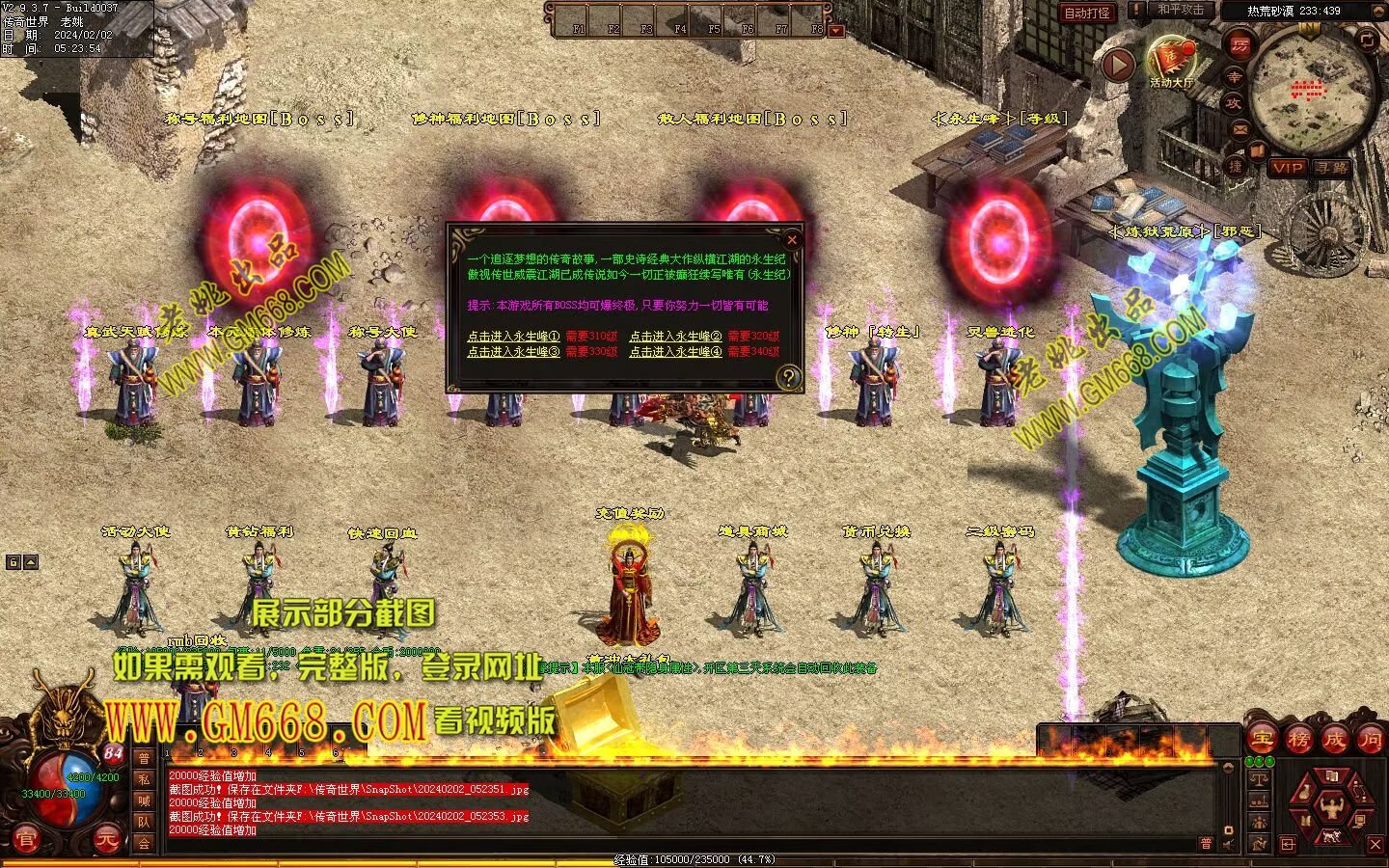Open the 元 ingot round button

106,841
